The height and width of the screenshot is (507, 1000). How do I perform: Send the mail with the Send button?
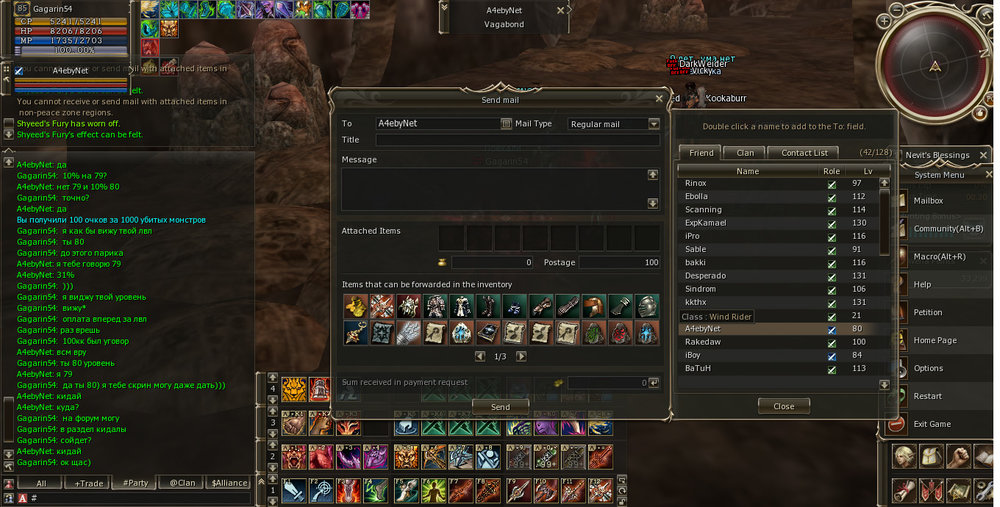point(500,407)
